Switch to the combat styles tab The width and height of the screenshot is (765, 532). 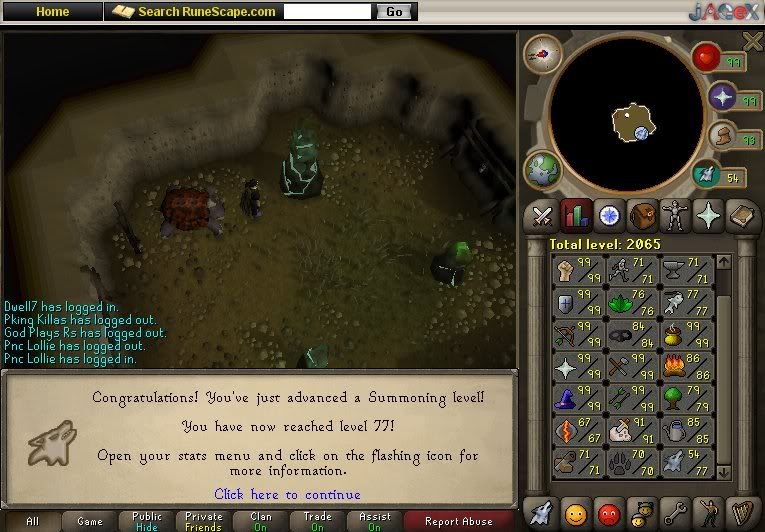click(542, 215)
